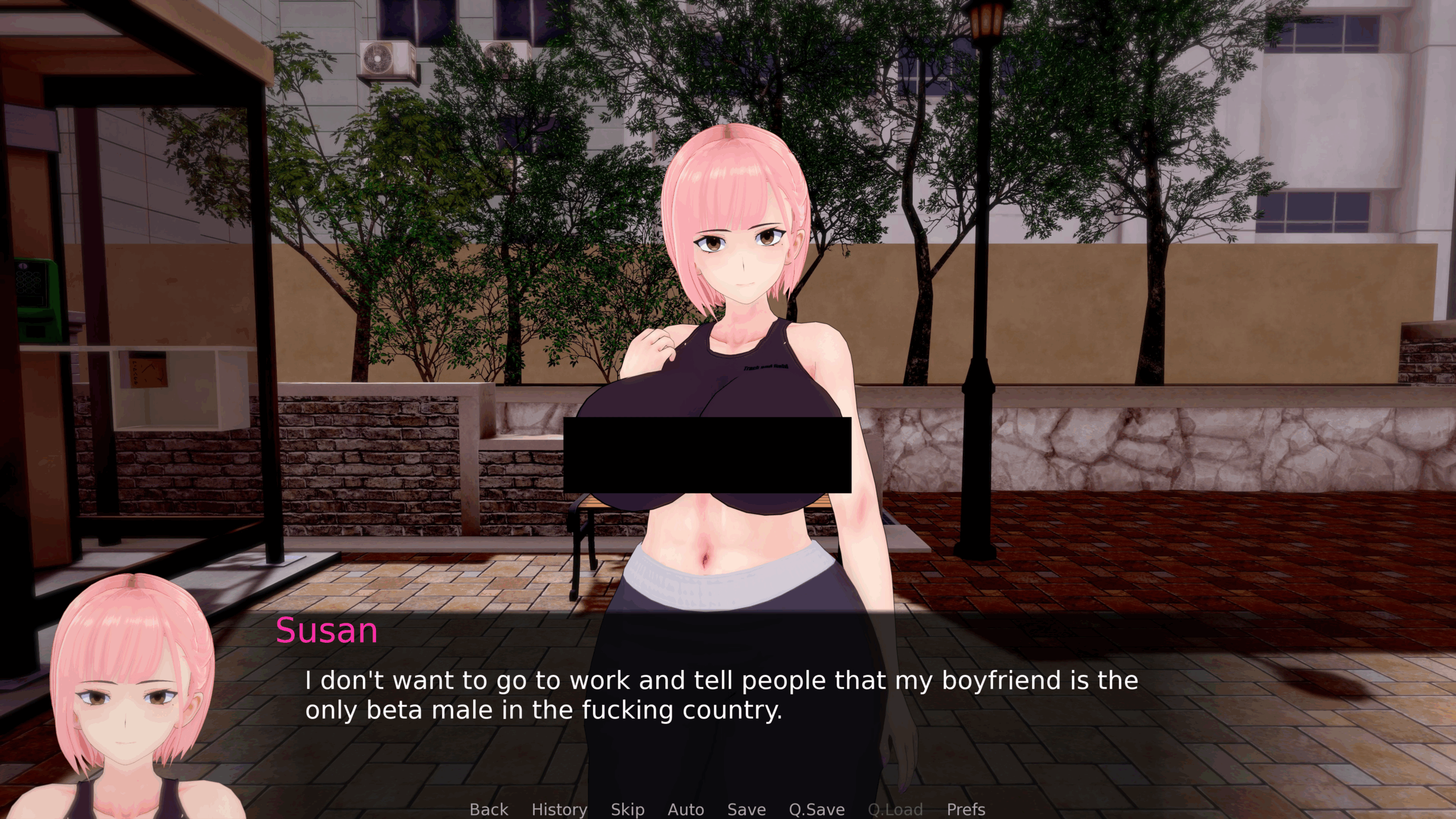Open the Prefs settings screen
Screen dimensions: 1456x819
point(965,809)
